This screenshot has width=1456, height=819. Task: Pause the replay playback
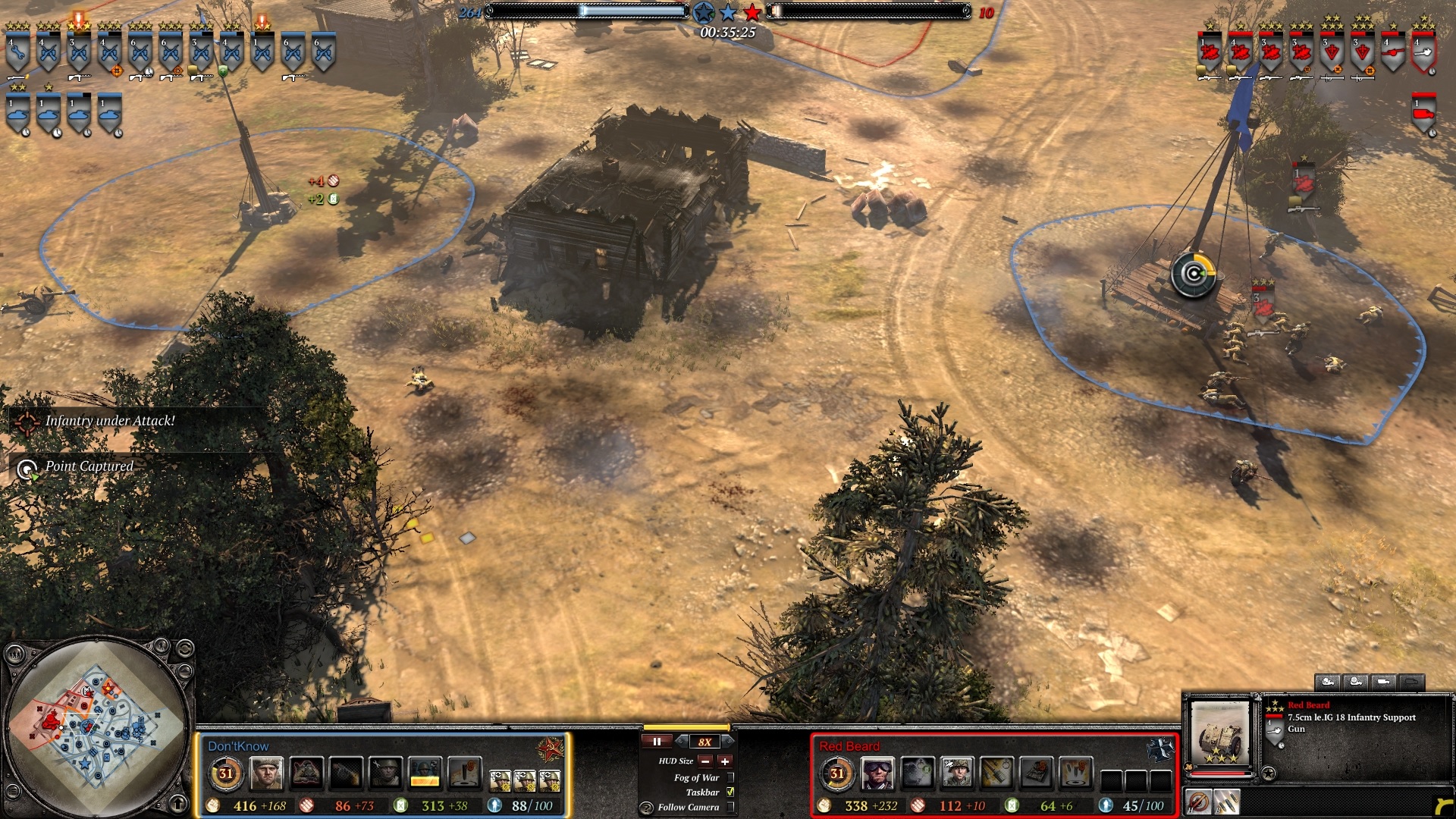[x=657, y=742]
